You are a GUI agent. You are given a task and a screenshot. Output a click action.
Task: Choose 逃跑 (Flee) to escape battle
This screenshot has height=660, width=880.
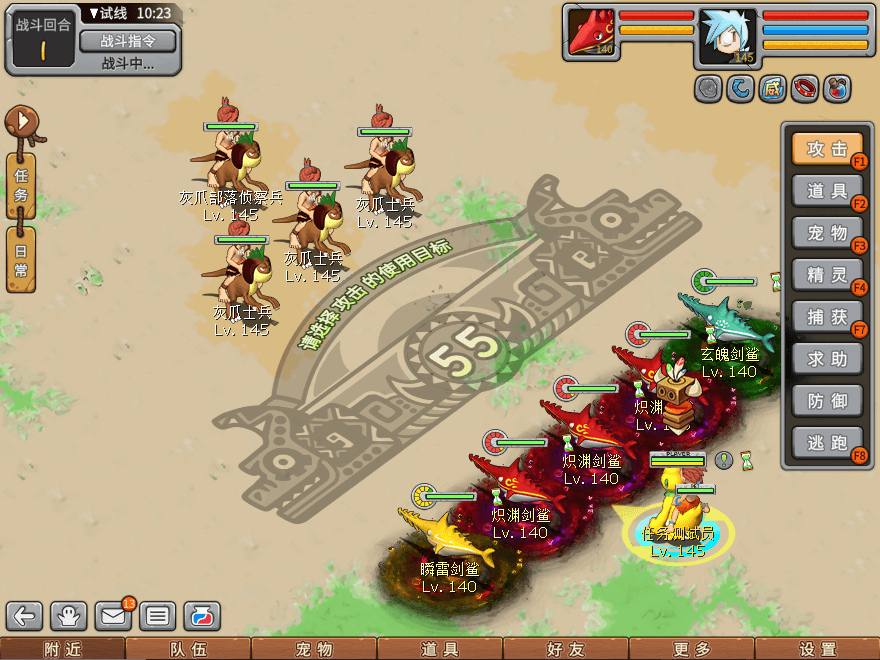[827, 443]
